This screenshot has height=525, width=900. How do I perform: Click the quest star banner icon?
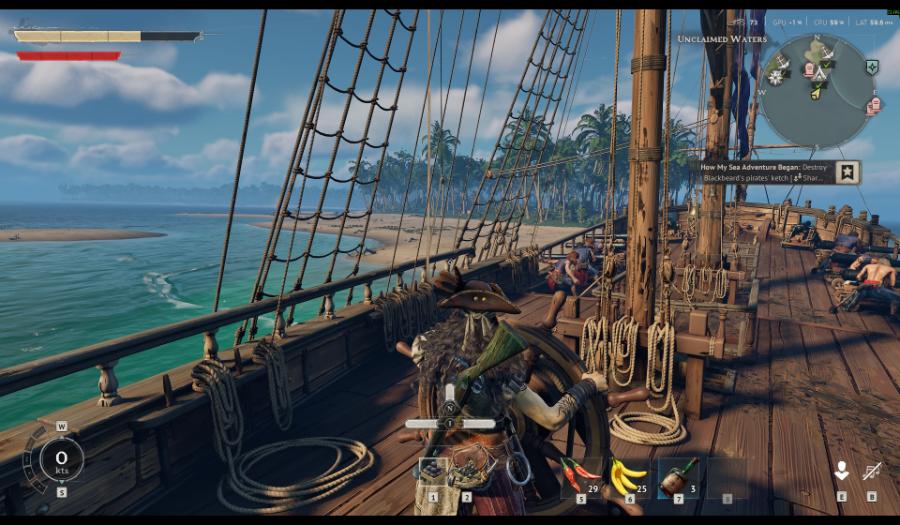[847, 172]
